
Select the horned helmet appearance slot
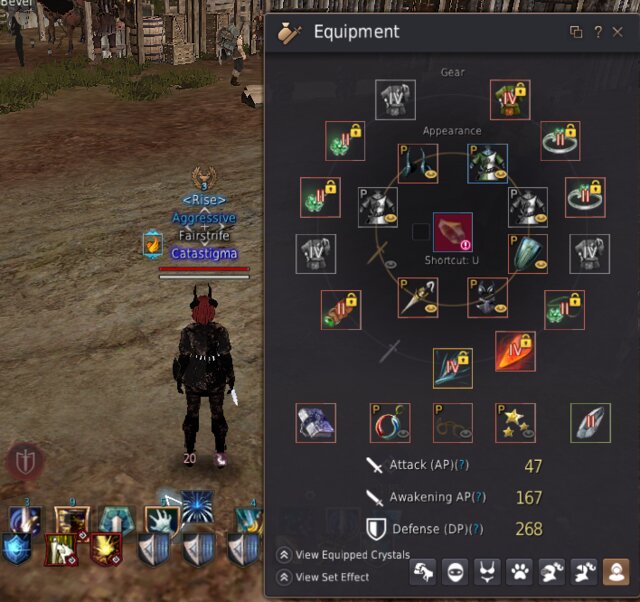tap(419, 163)
